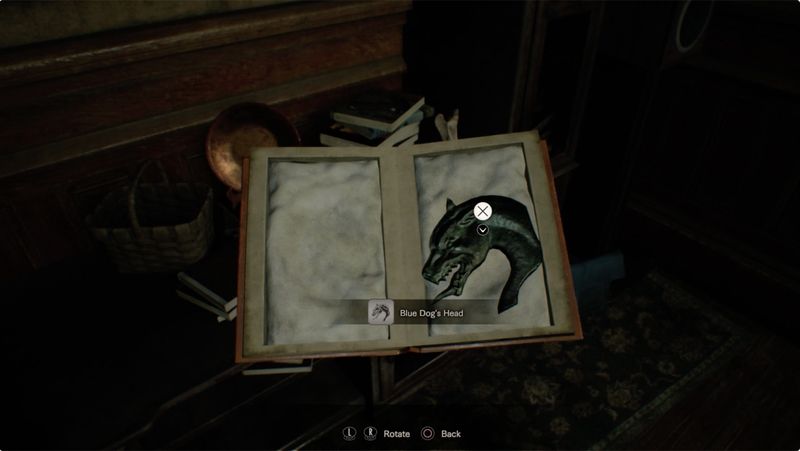Select the Blue Dog's Head item label
The image size is (800, 451).
point(431,314)
